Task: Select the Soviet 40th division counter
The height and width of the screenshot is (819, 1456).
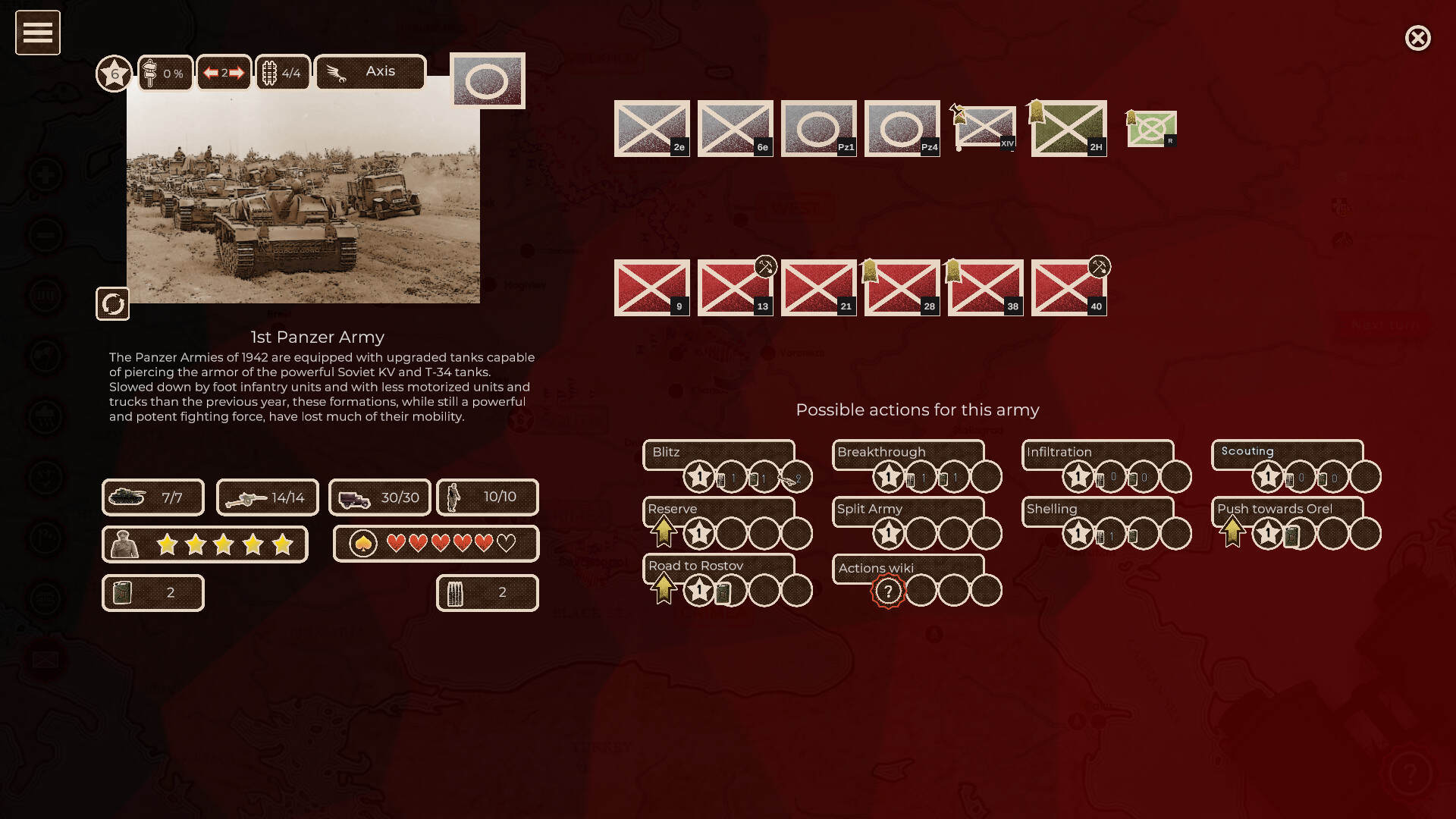Action: click(1068, 287)
